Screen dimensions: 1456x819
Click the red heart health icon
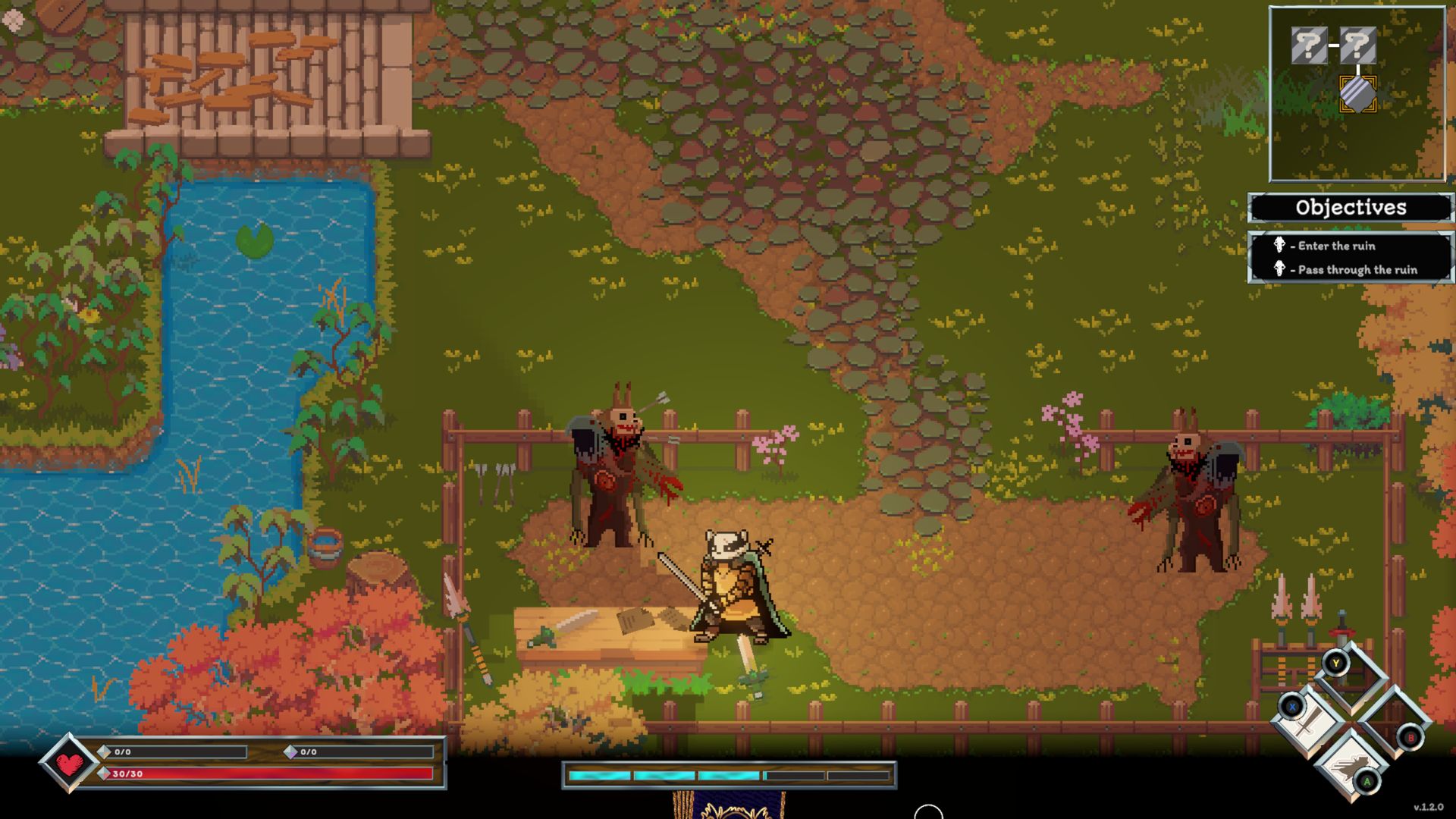click(69, 764)
